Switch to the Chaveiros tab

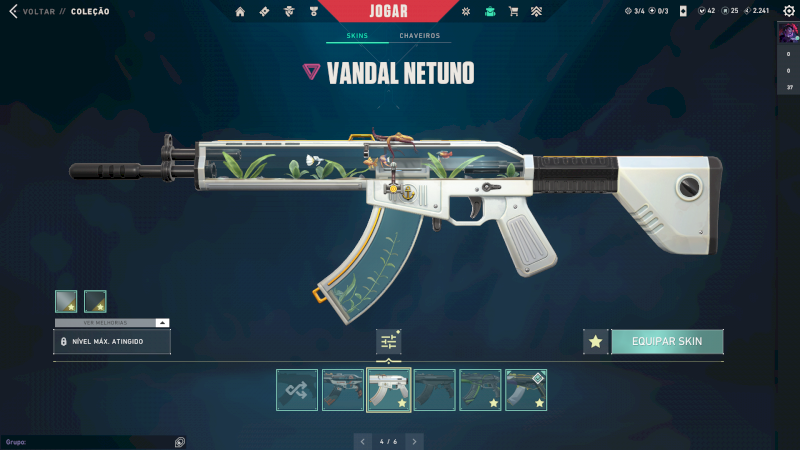point(419,36)
